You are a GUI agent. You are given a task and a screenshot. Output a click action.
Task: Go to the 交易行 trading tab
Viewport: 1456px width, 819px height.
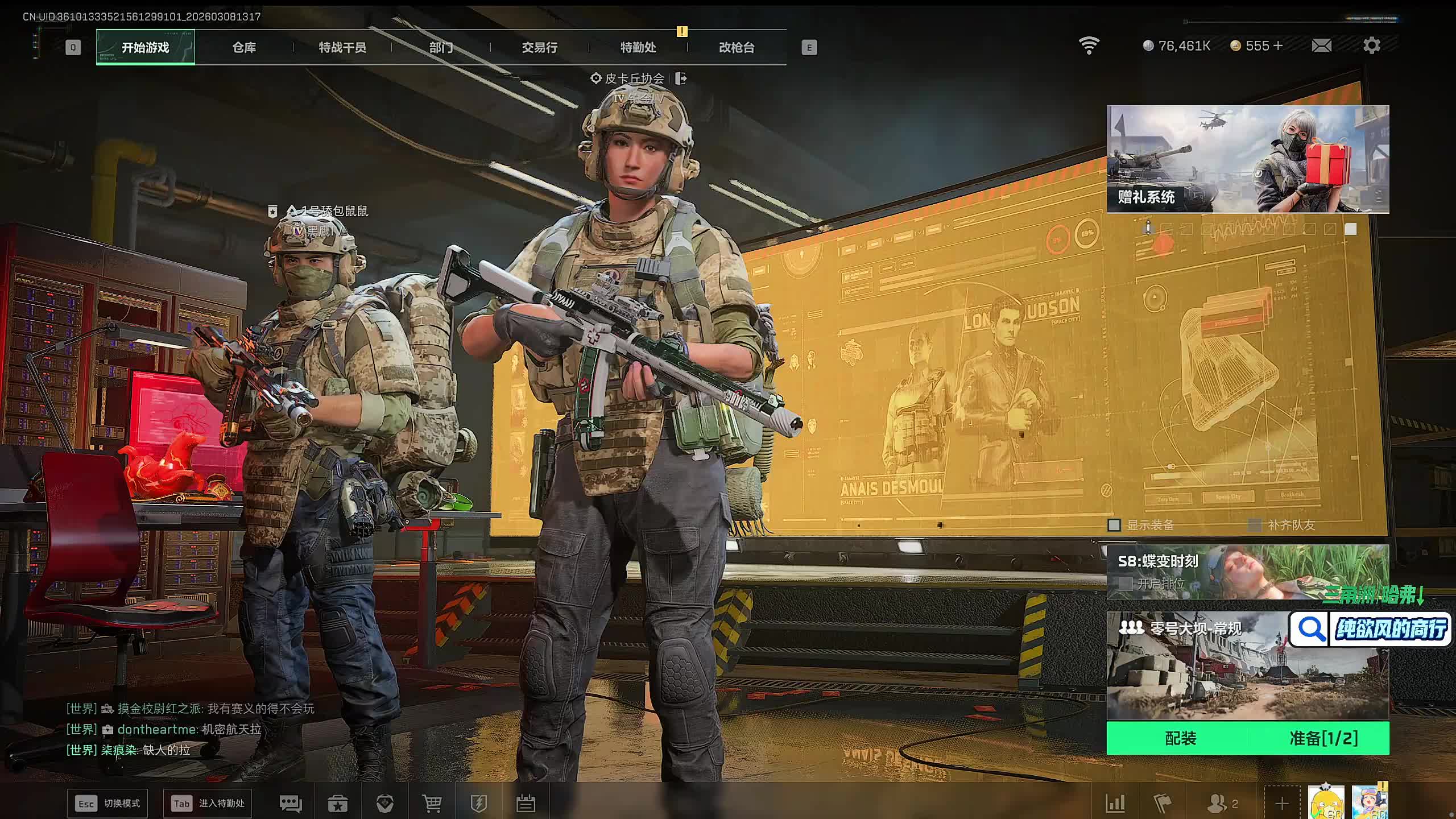click(539, 47)
